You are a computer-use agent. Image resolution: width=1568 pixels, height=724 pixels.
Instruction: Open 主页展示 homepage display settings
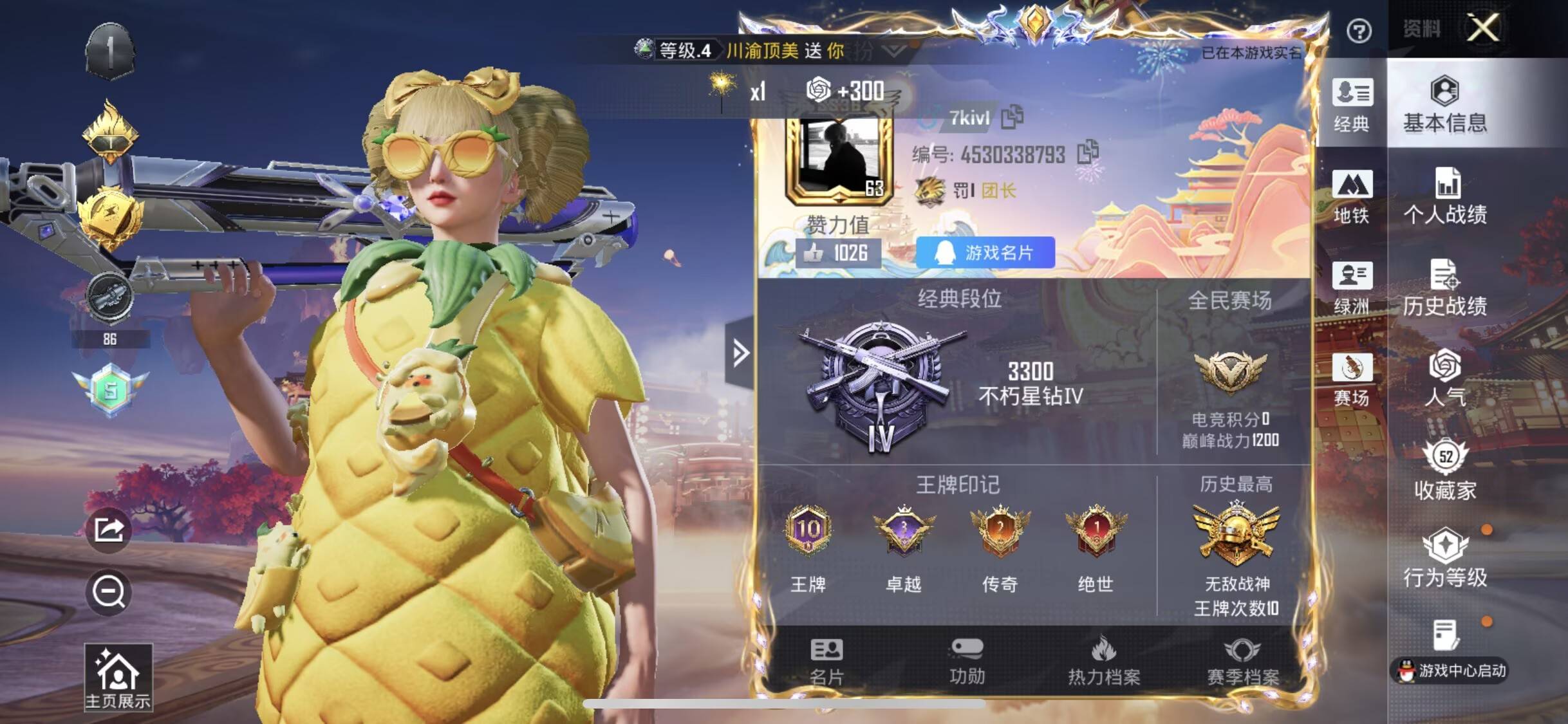118,678
